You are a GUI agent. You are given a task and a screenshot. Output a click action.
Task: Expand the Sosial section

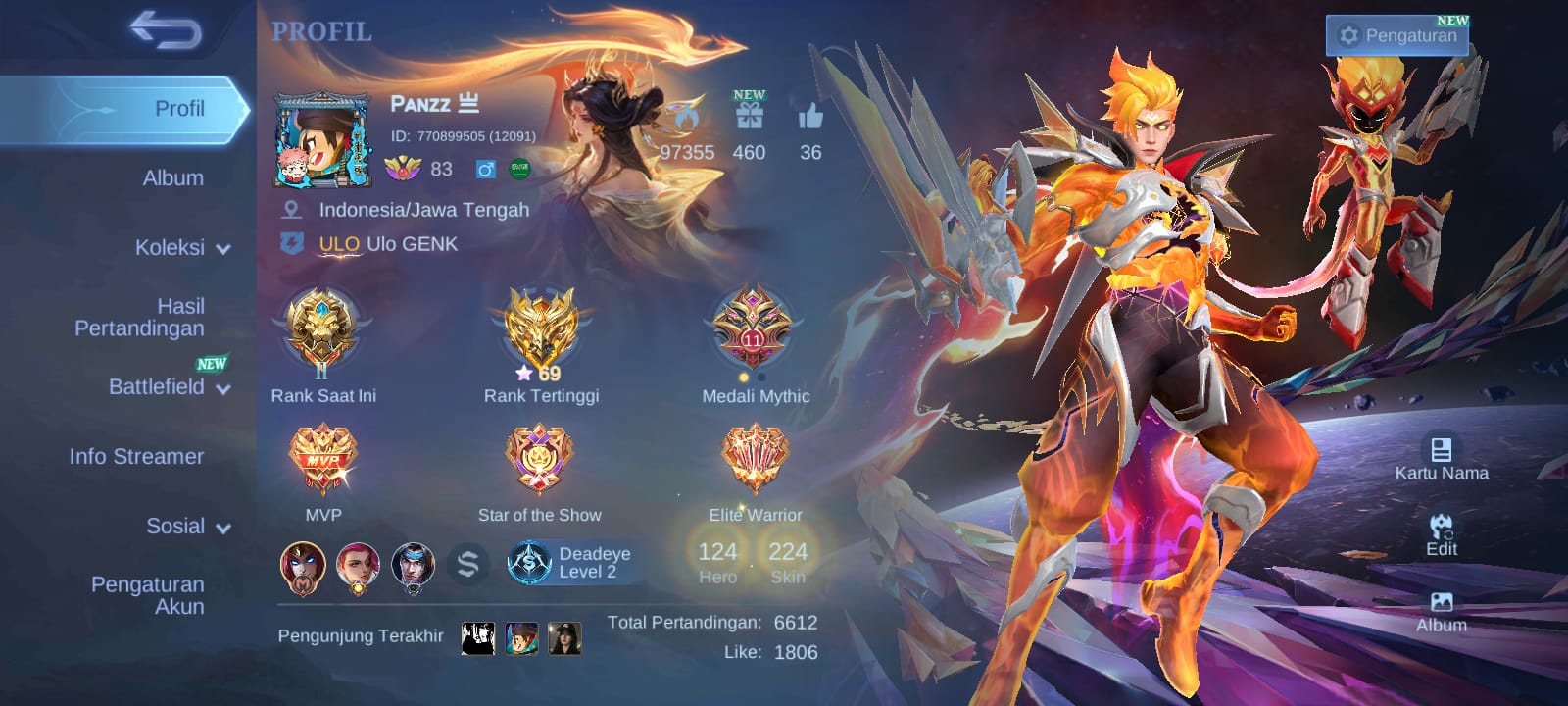[x=187, y=527]
